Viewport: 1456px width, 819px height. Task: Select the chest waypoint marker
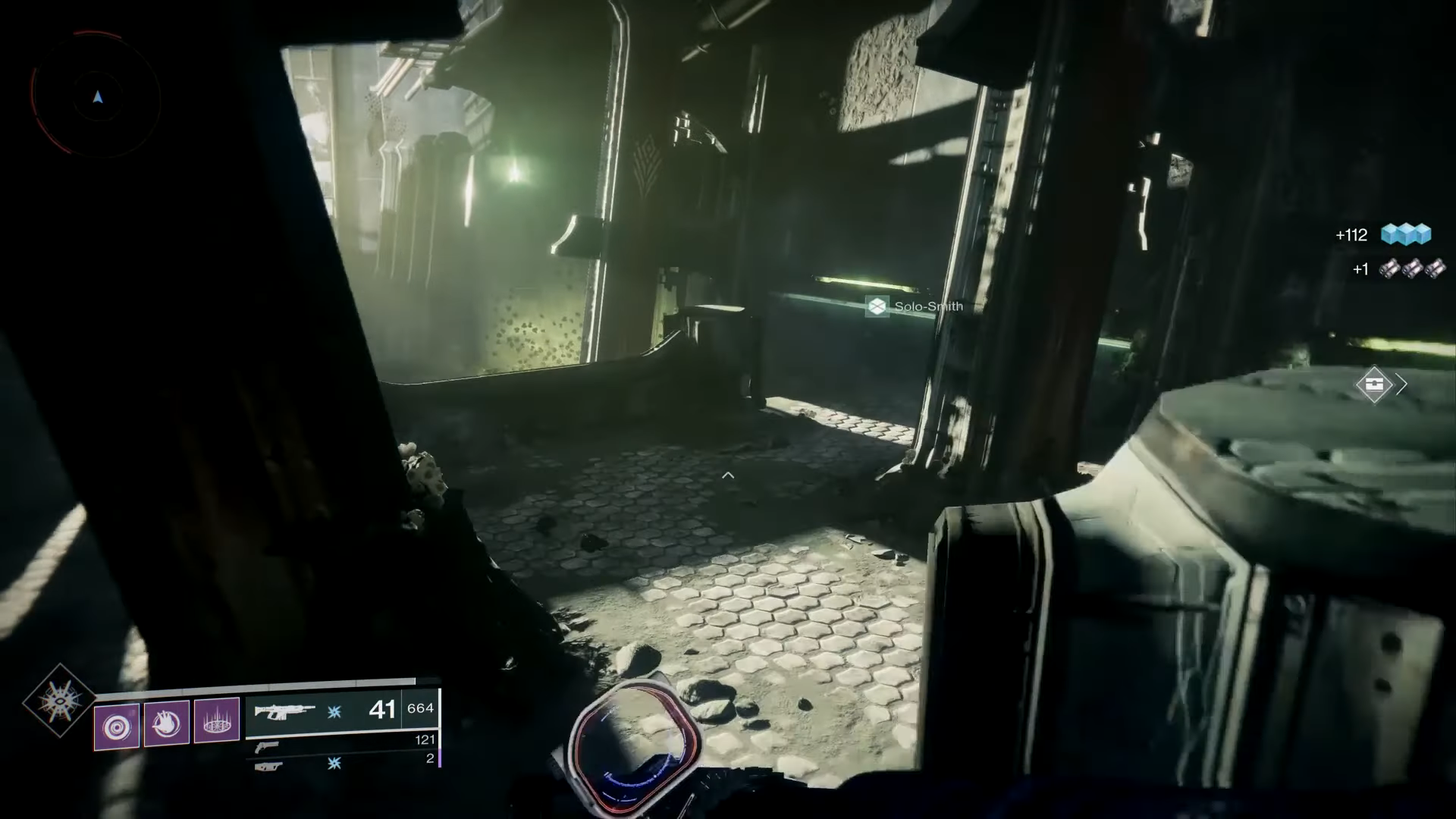[x=1374, y=384]
